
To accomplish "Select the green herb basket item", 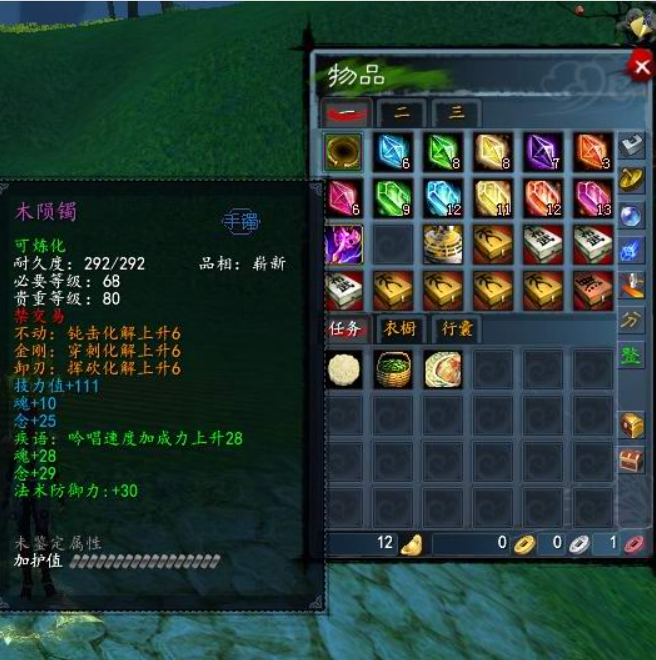I will [x=393, y=369].
